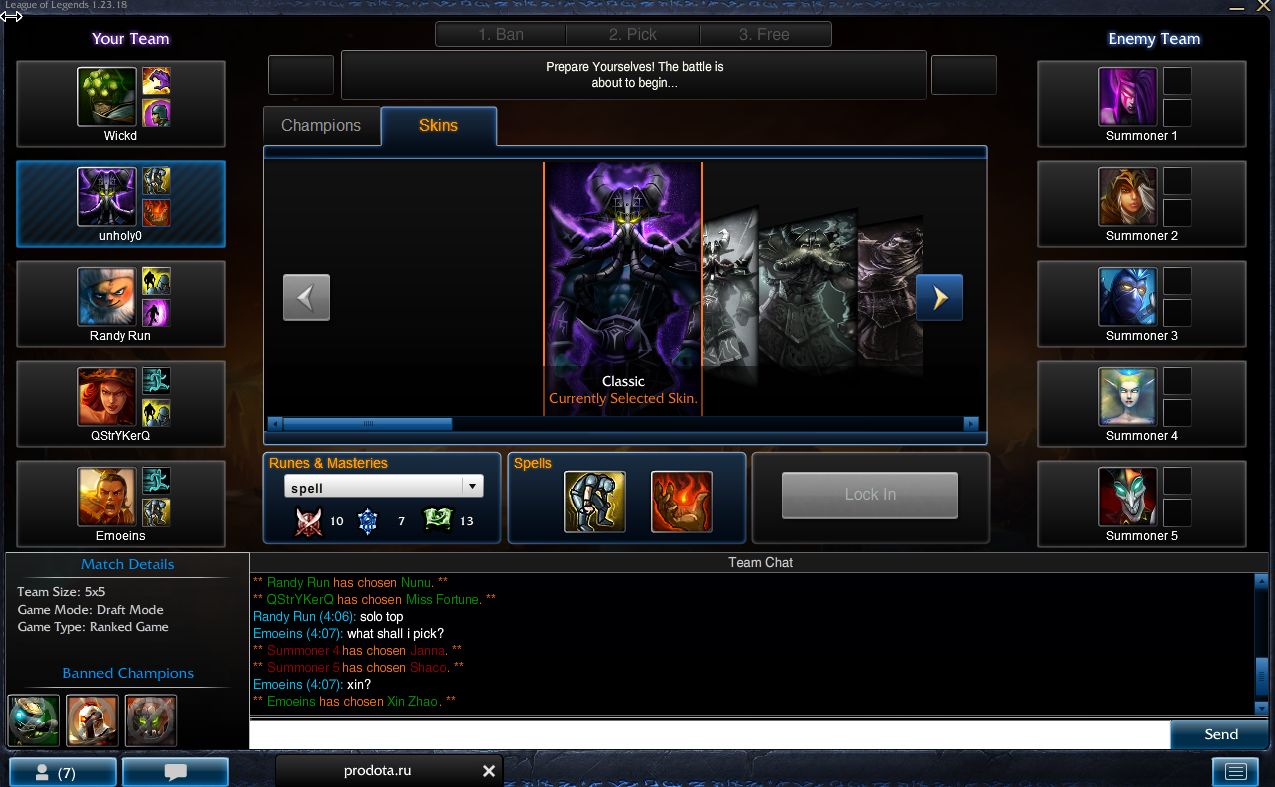Open the notes list button in bottom bar
This screenshot has height=787, width=1275.
[x=1235, y=771]
